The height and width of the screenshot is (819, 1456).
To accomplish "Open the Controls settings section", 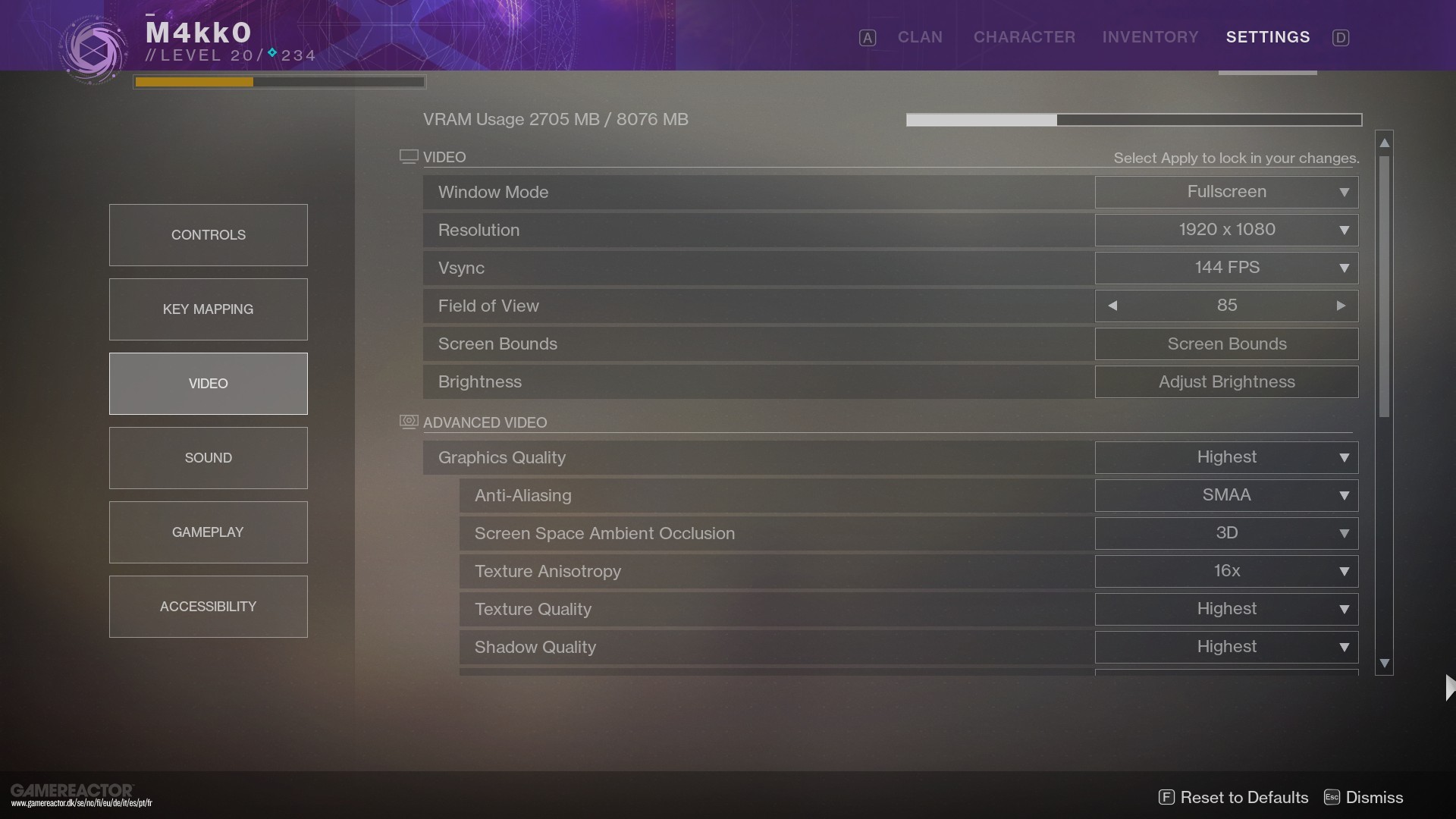I will pos(208,235).
